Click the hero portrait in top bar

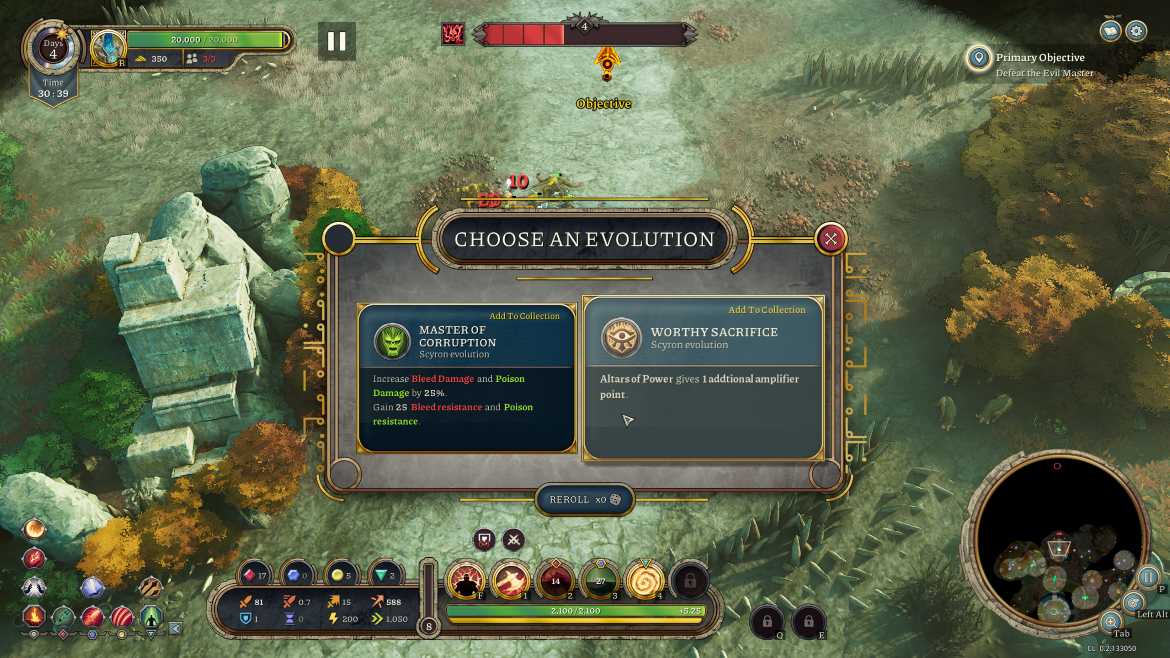coord(107,47)
